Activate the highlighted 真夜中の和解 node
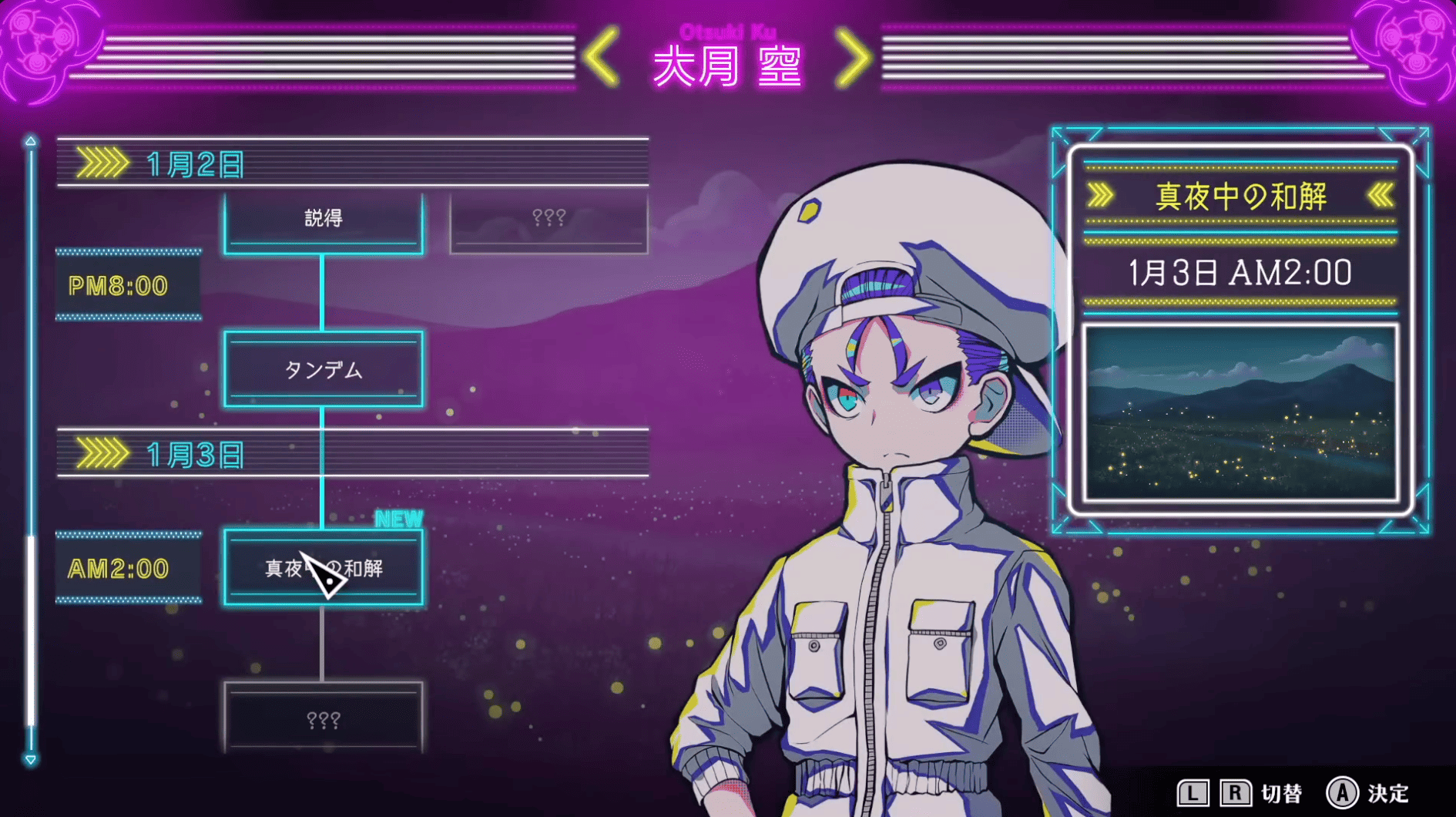The width and height of the screenshot is (1456, 817). (324, 569)
